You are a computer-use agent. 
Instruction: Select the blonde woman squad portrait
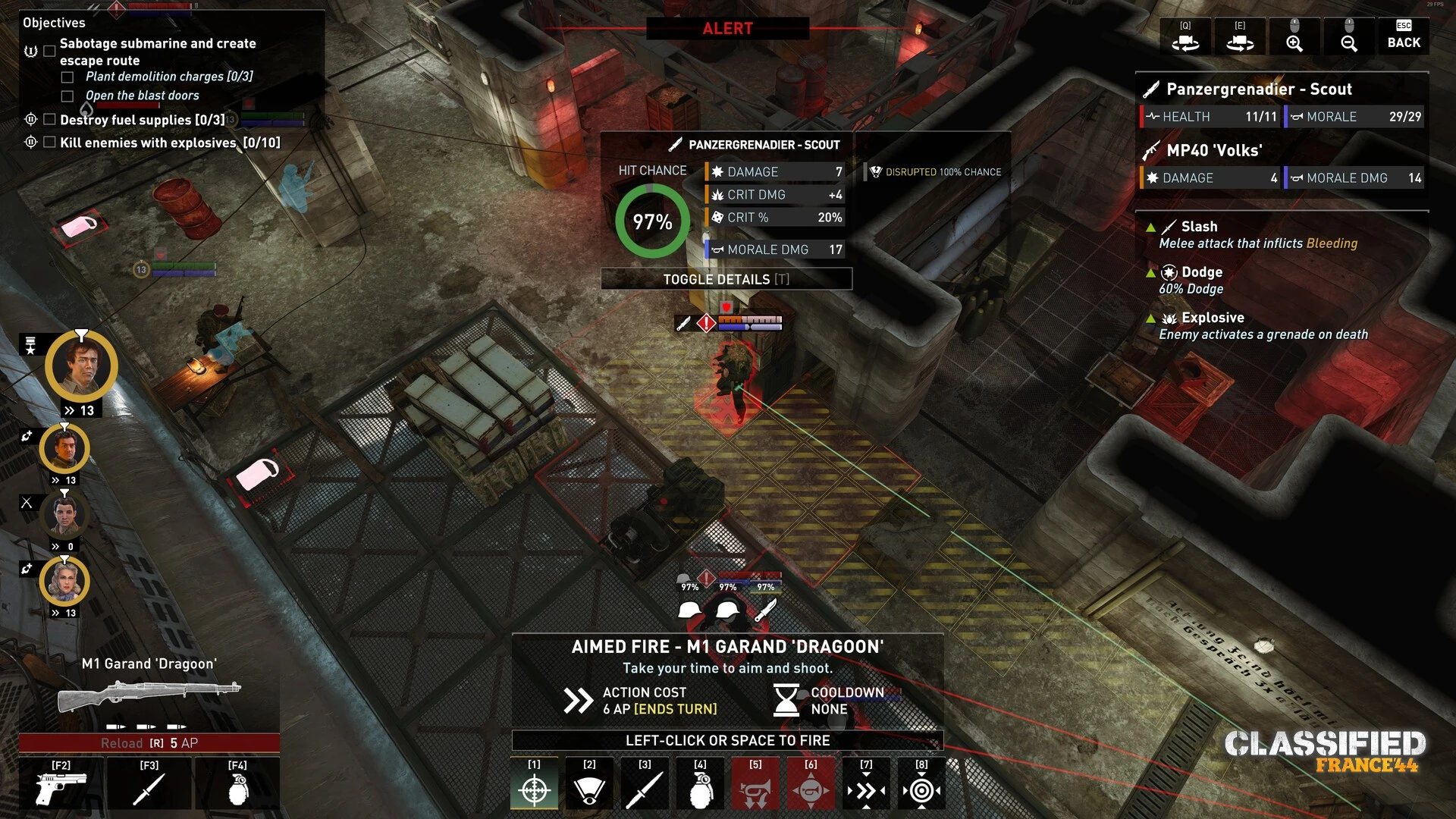coord(64,582)
